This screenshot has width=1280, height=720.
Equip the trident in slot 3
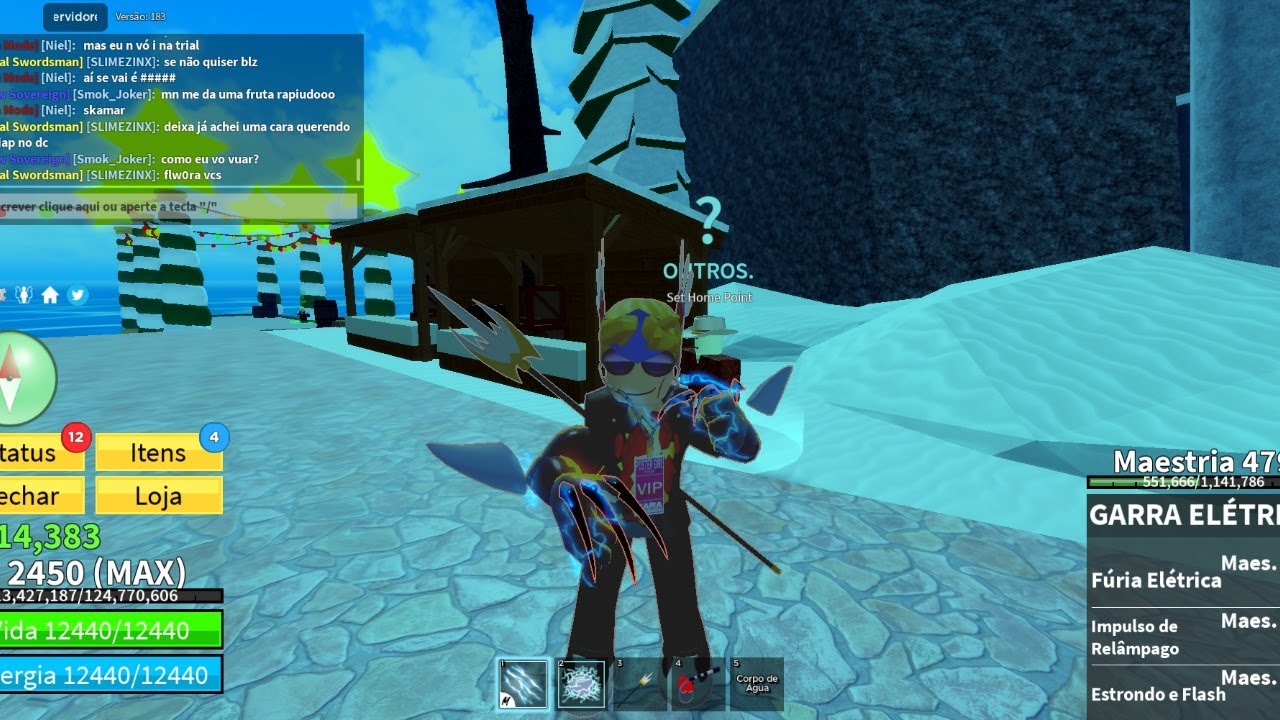(639, 684)
